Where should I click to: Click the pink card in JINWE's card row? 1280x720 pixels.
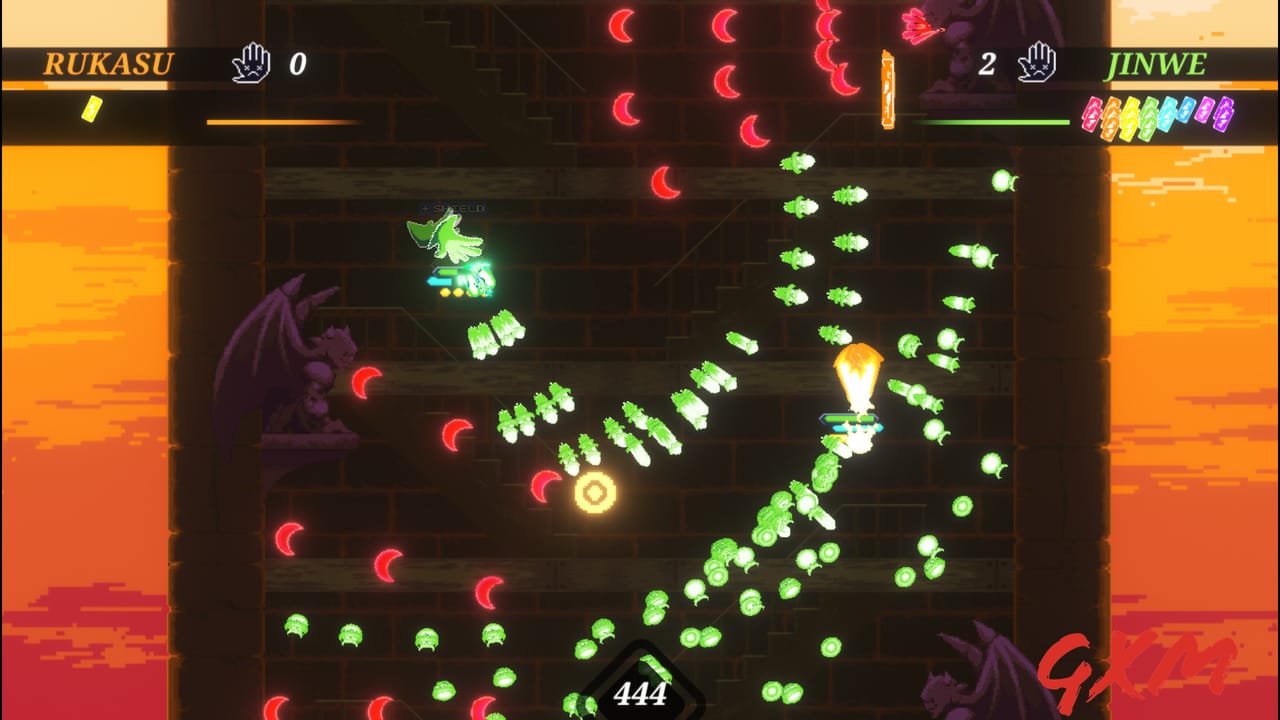pos(1206,112)
